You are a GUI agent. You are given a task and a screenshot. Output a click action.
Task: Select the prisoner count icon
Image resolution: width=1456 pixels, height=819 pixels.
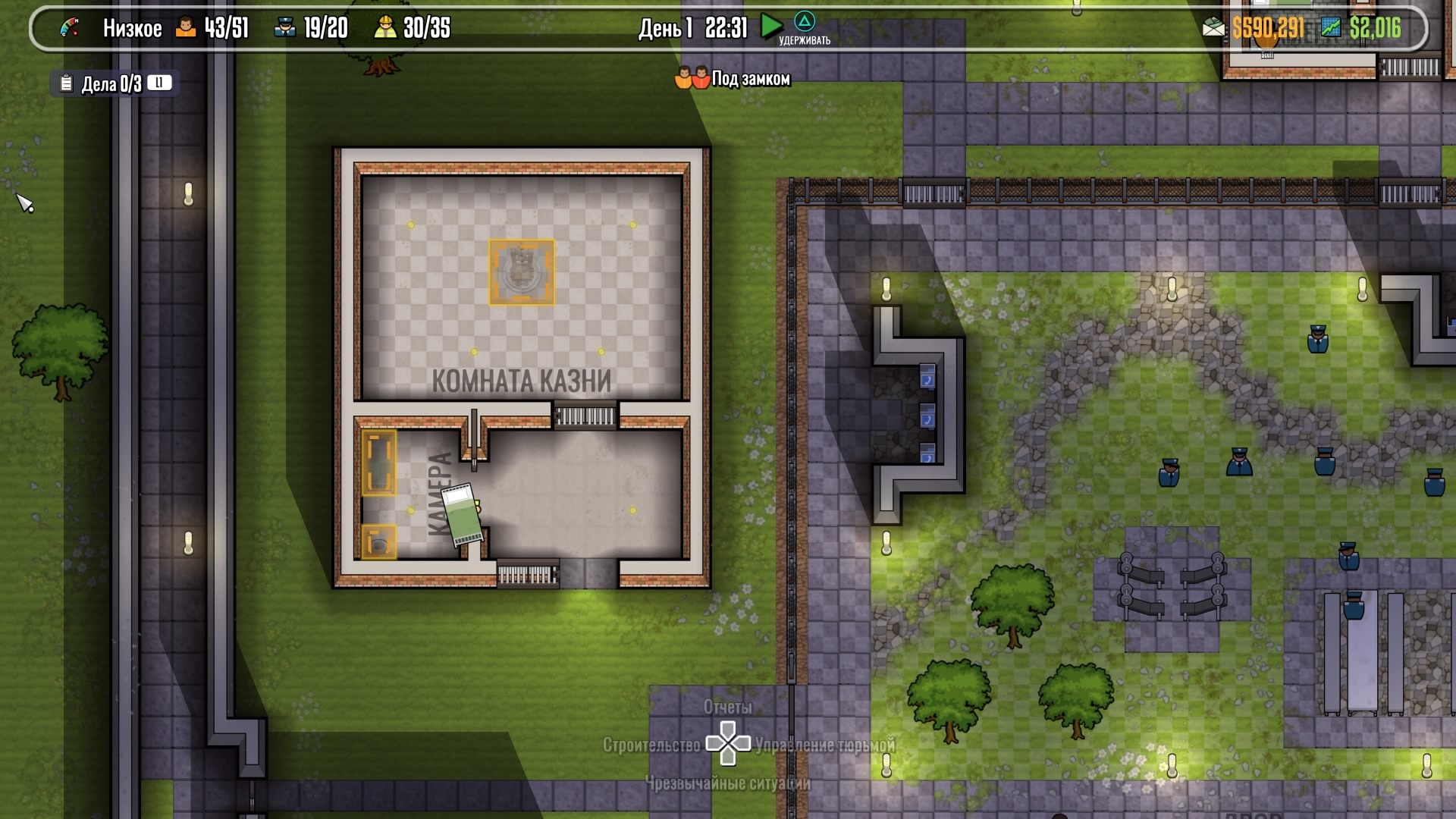click(186, 28)
